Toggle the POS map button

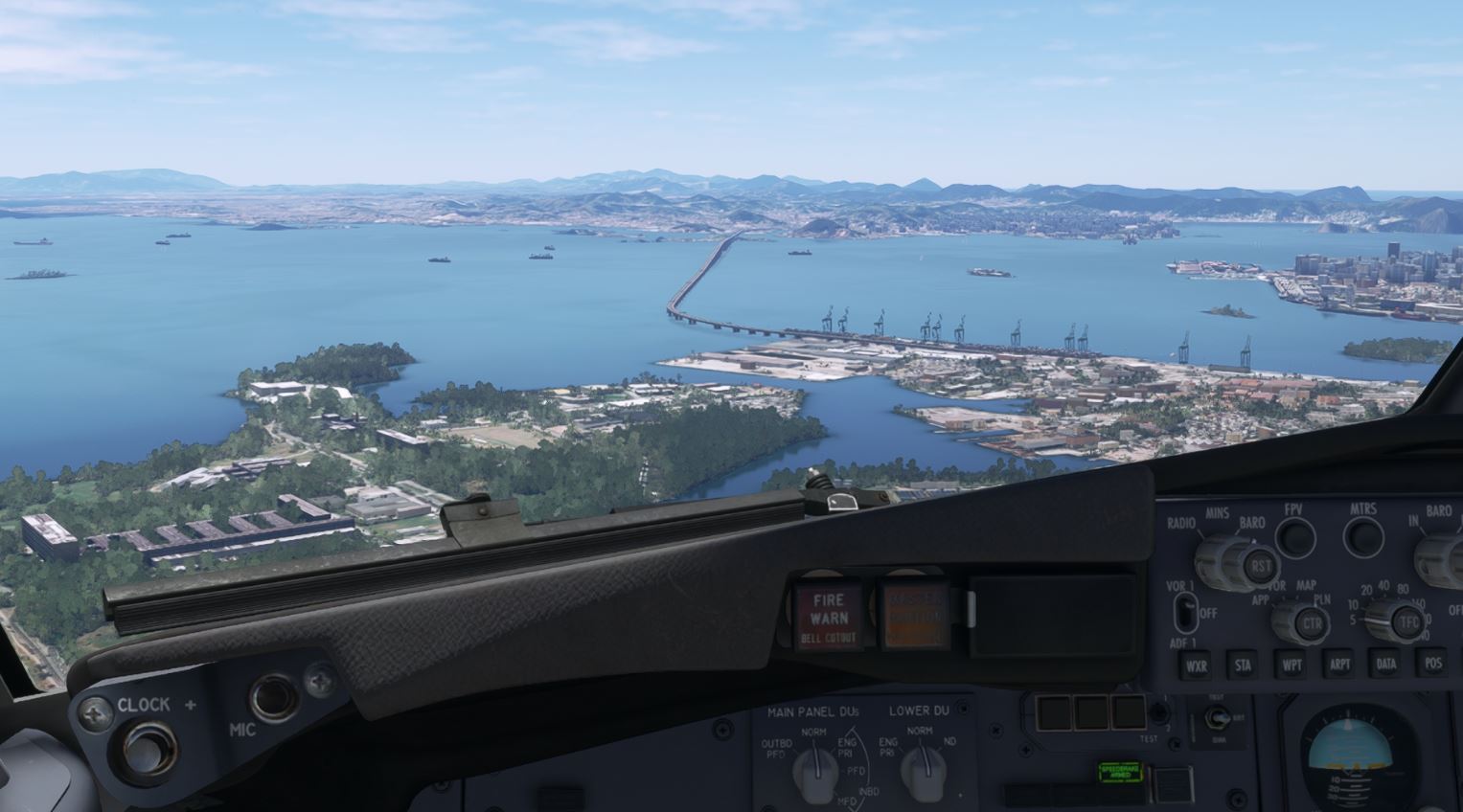(1433, 664)
